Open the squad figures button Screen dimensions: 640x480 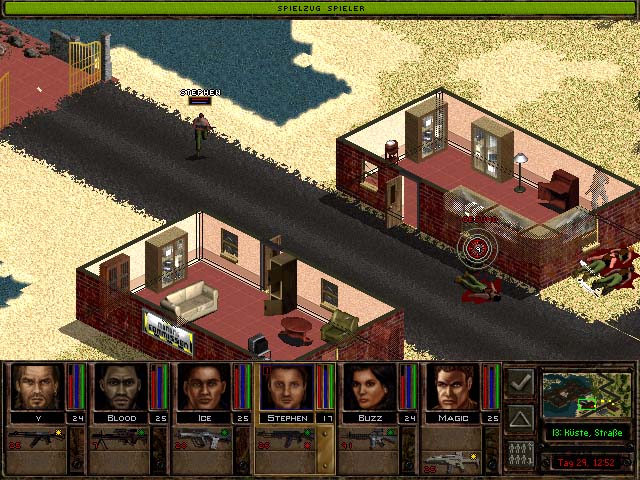(520, 453)
